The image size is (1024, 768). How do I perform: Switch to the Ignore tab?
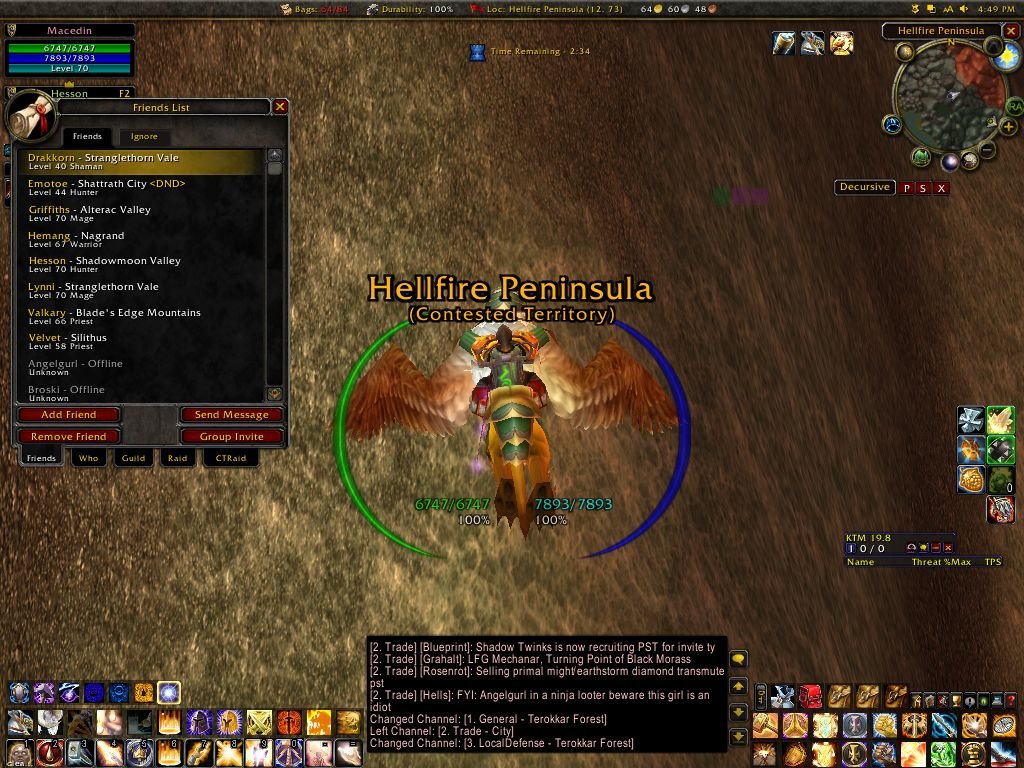click(x=144, y=136)
